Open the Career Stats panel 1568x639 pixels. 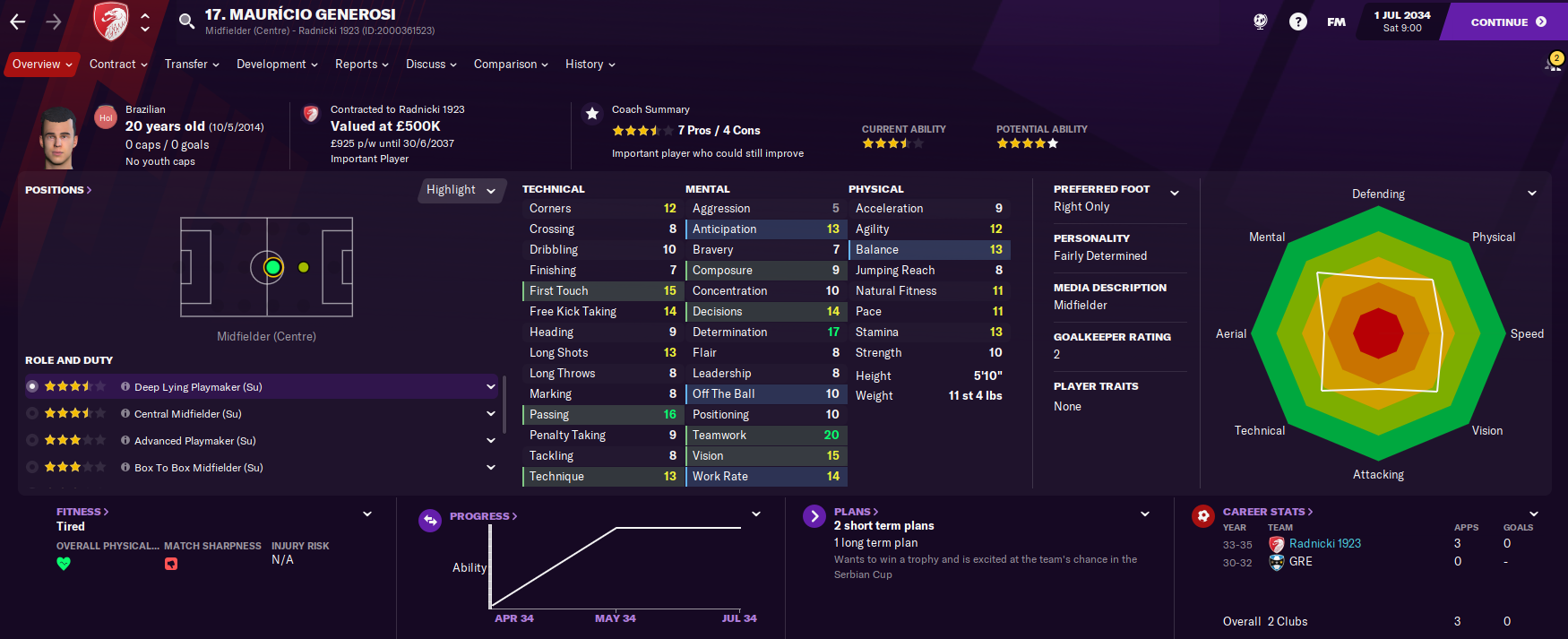click(1268, 512)
